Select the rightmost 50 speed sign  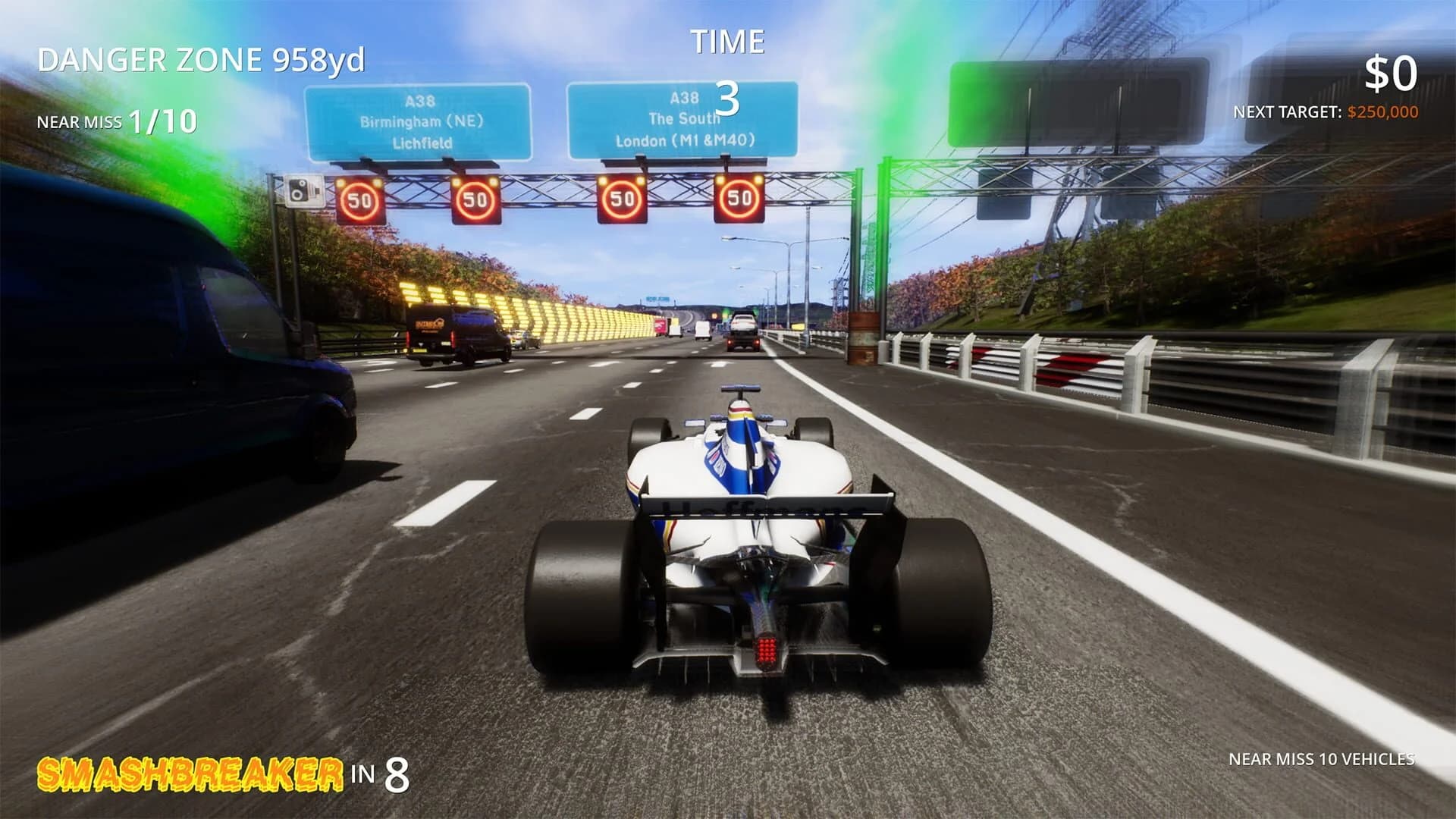click(737, 199)
